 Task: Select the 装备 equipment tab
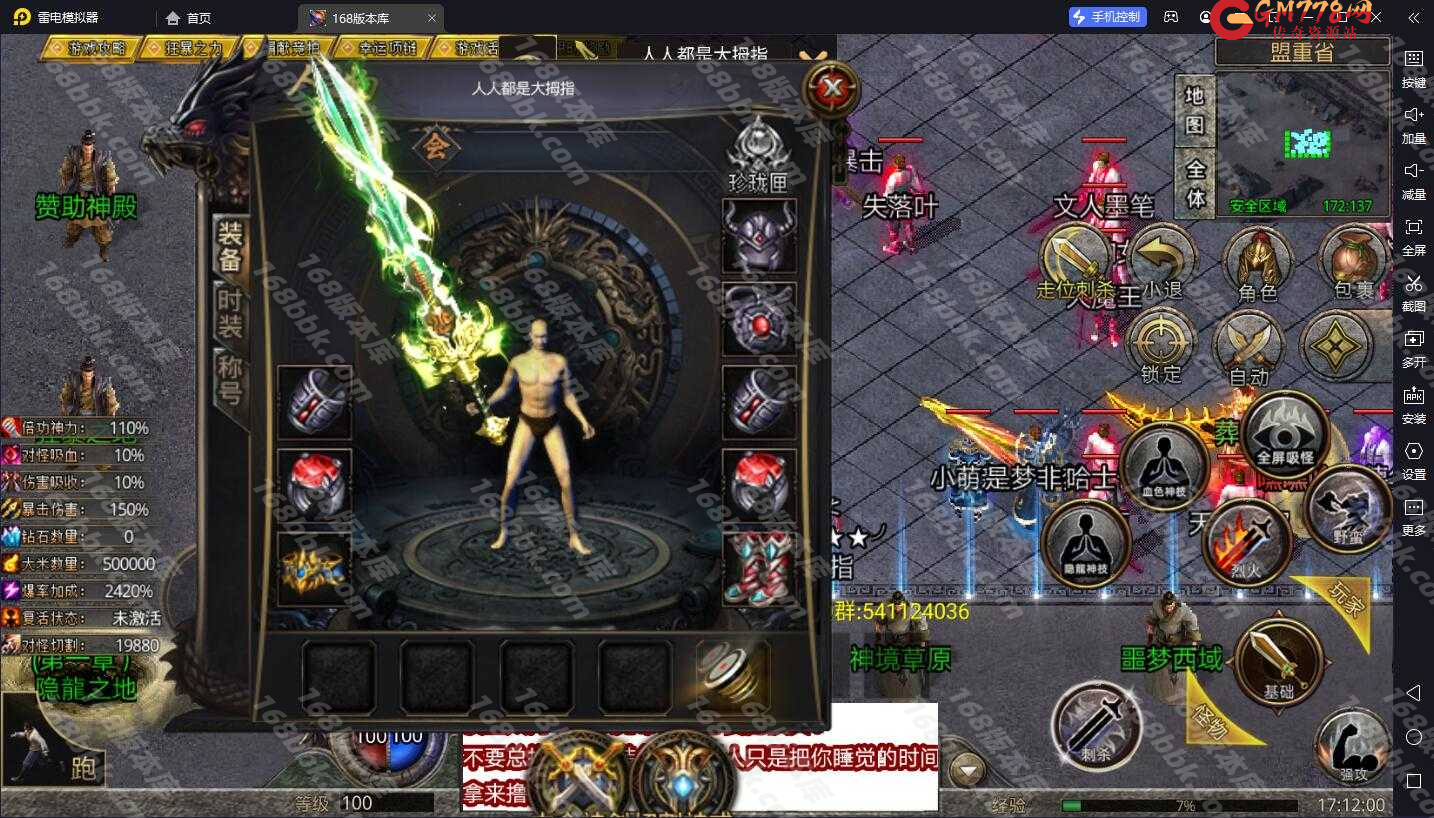click(230, 246)
